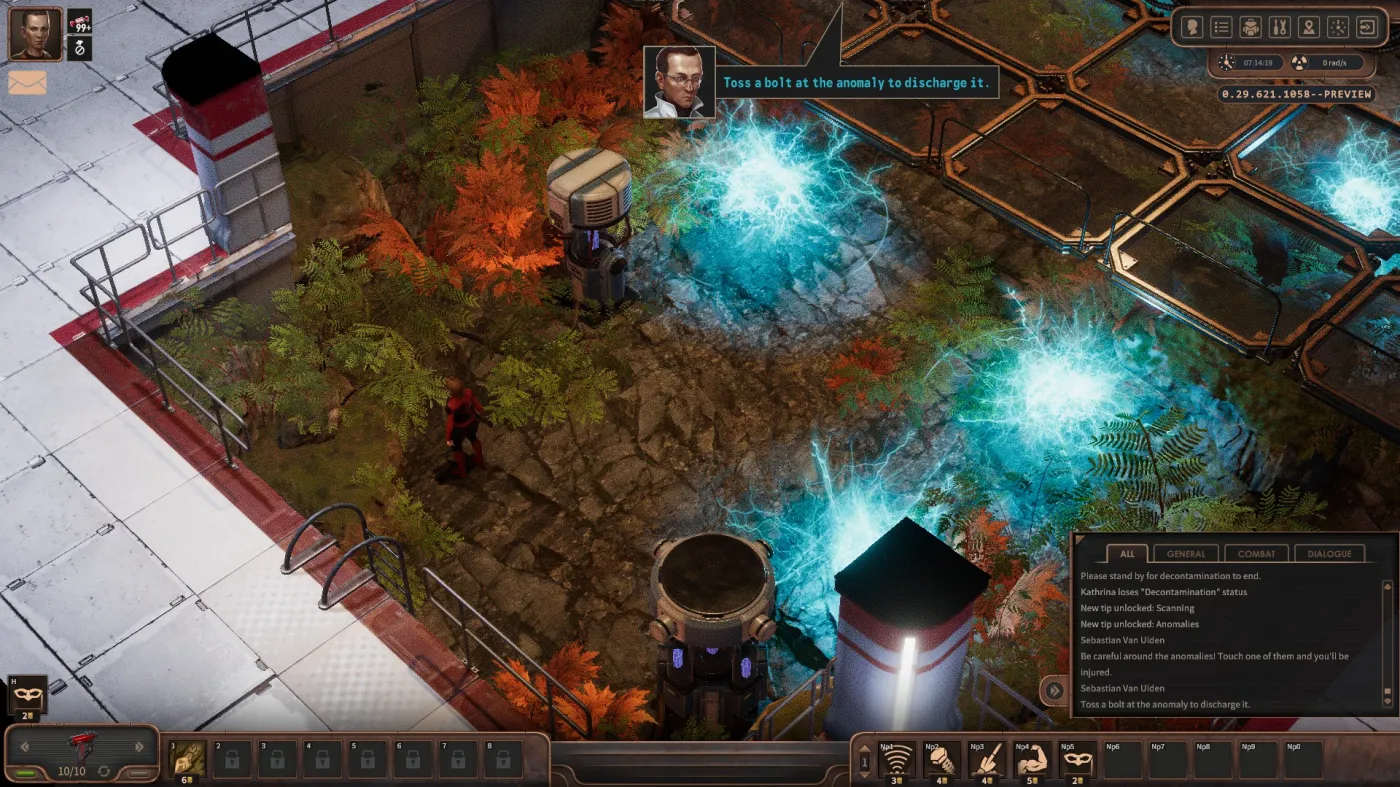Activate the shovel dig ability
Viewport: 1400px width, 787px height.
tap(986, 760)
